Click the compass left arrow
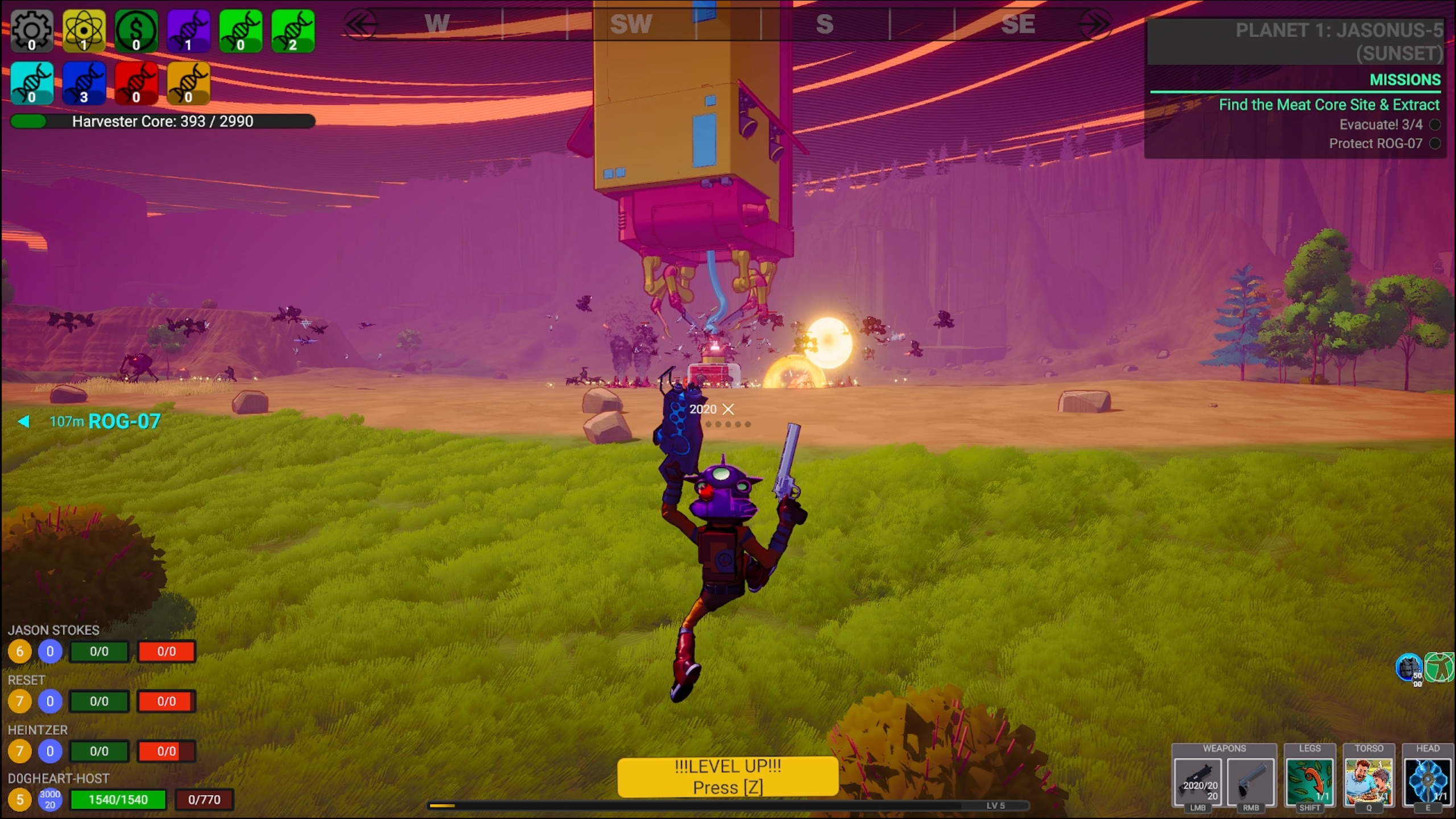1456x819 pixels. 361,24
